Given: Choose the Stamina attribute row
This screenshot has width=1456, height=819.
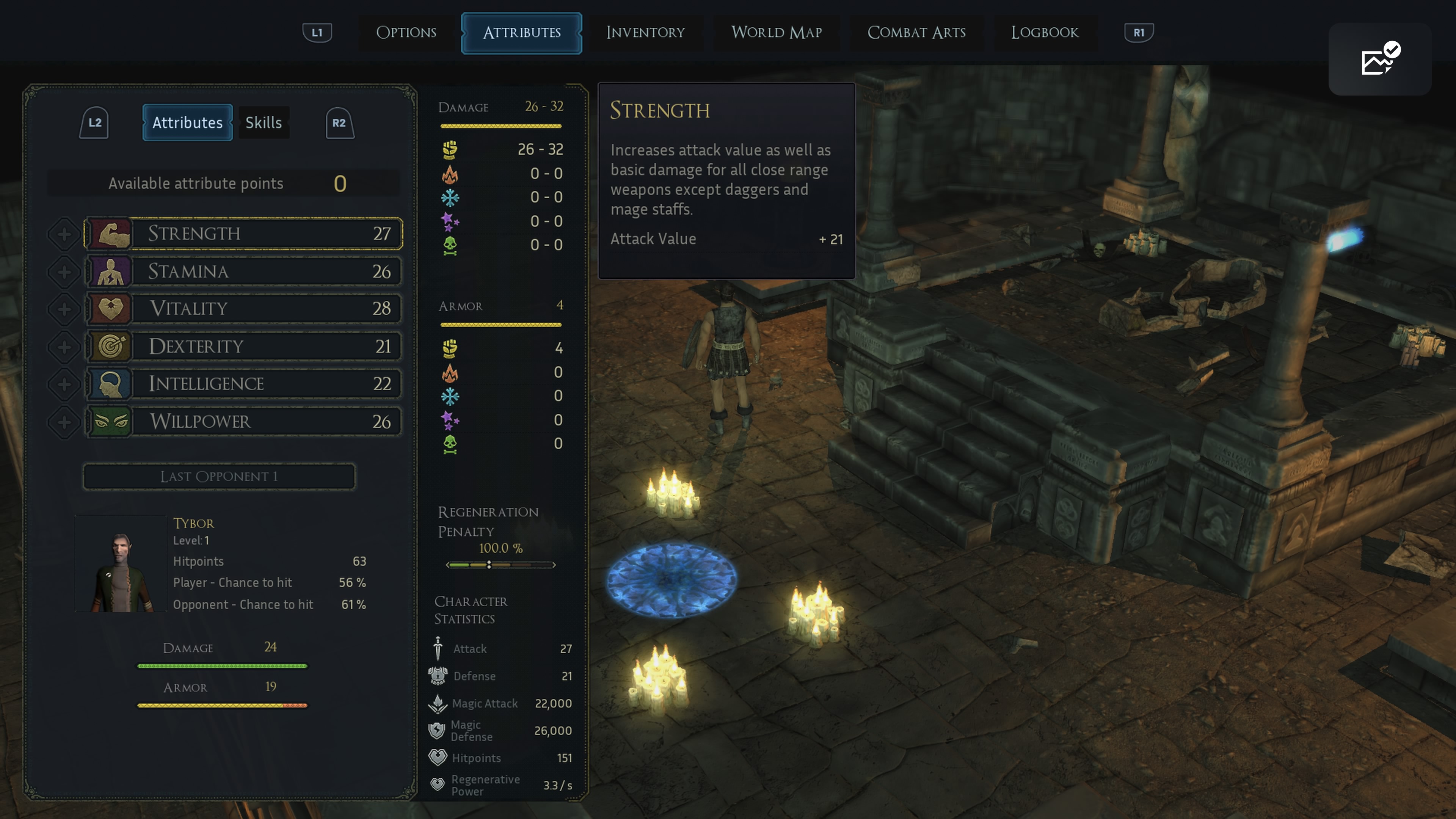Looking at the screenshot, I should click(x=243, y=271).
